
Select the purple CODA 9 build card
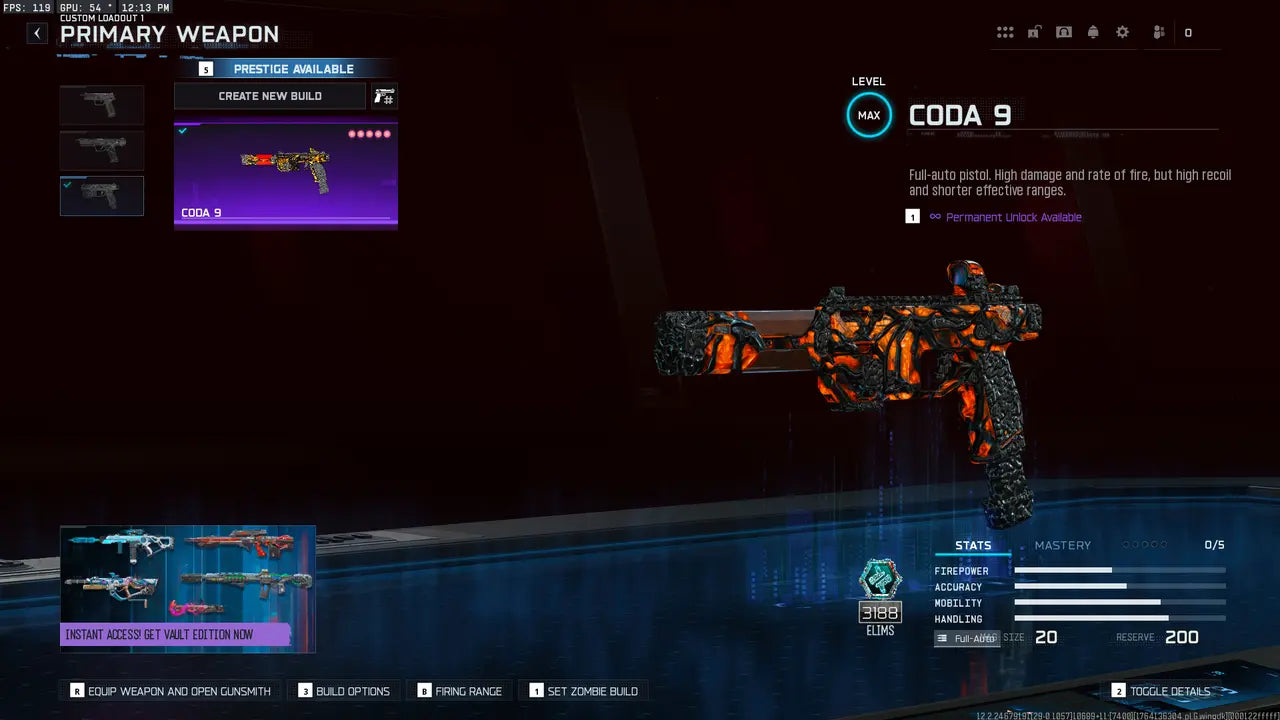point(286,175)
